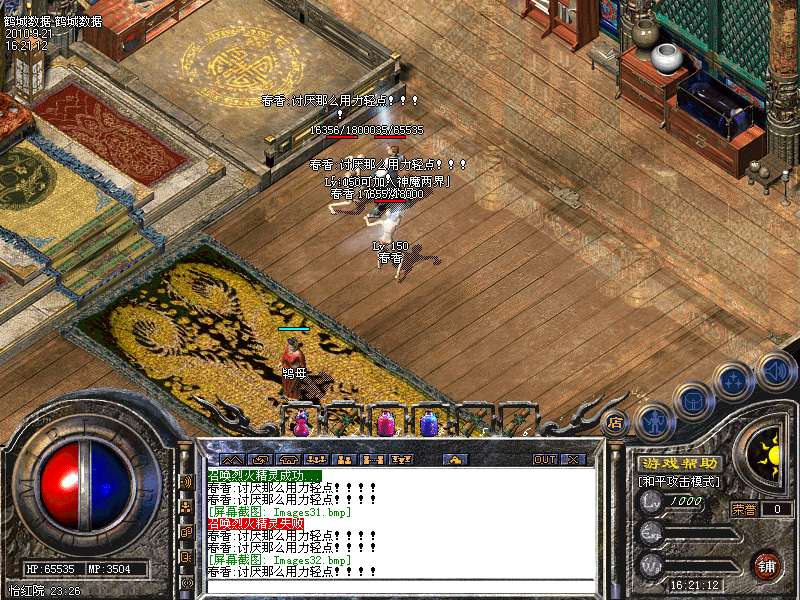Click the red 铺 stall button
800x600 pixels.
coord(767,563)
